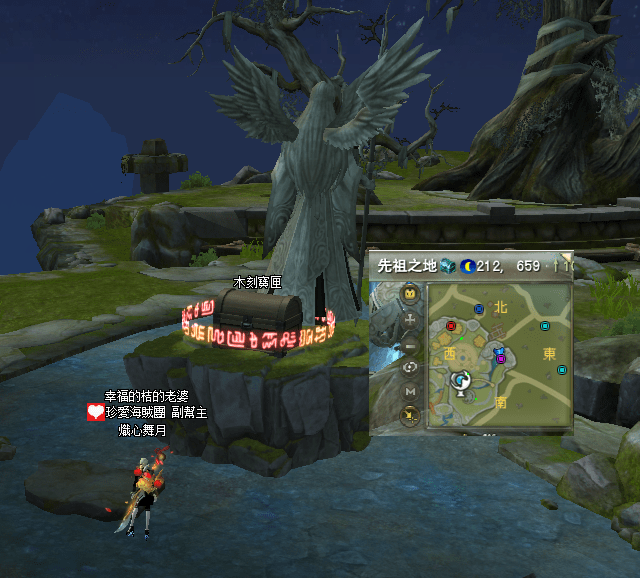Click the yellow face icon above the zoom buttons
Image resolution: width=640 pixels, height=578 pixels.
pos(410,294)
